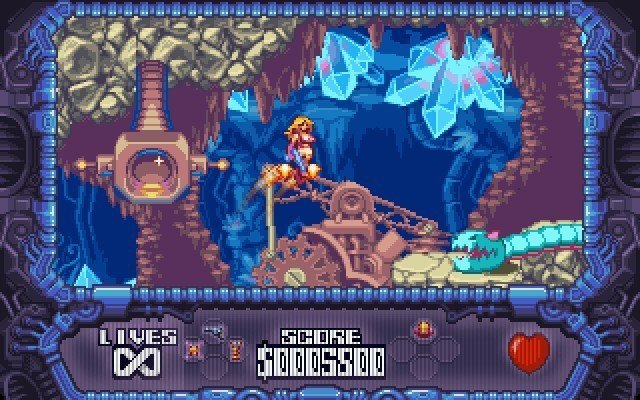Choose the red canister item slot
640x400 pixels.
tap(236, 349)
